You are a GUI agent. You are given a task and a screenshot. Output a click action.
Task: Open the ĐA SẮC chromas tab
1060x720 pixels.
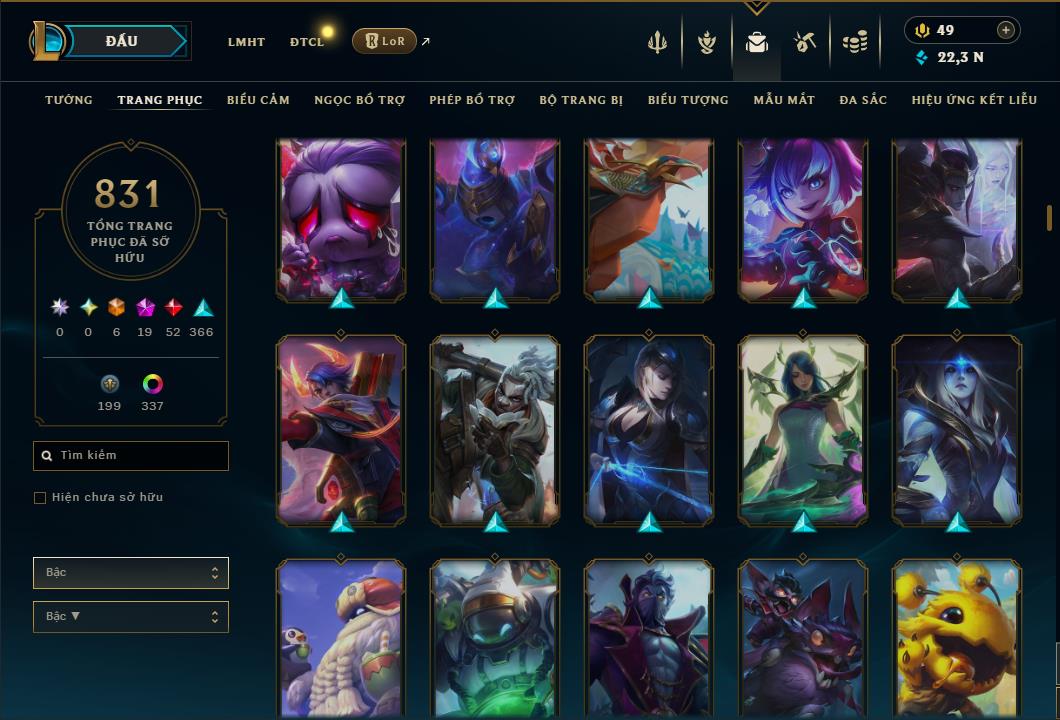[863, 100]
